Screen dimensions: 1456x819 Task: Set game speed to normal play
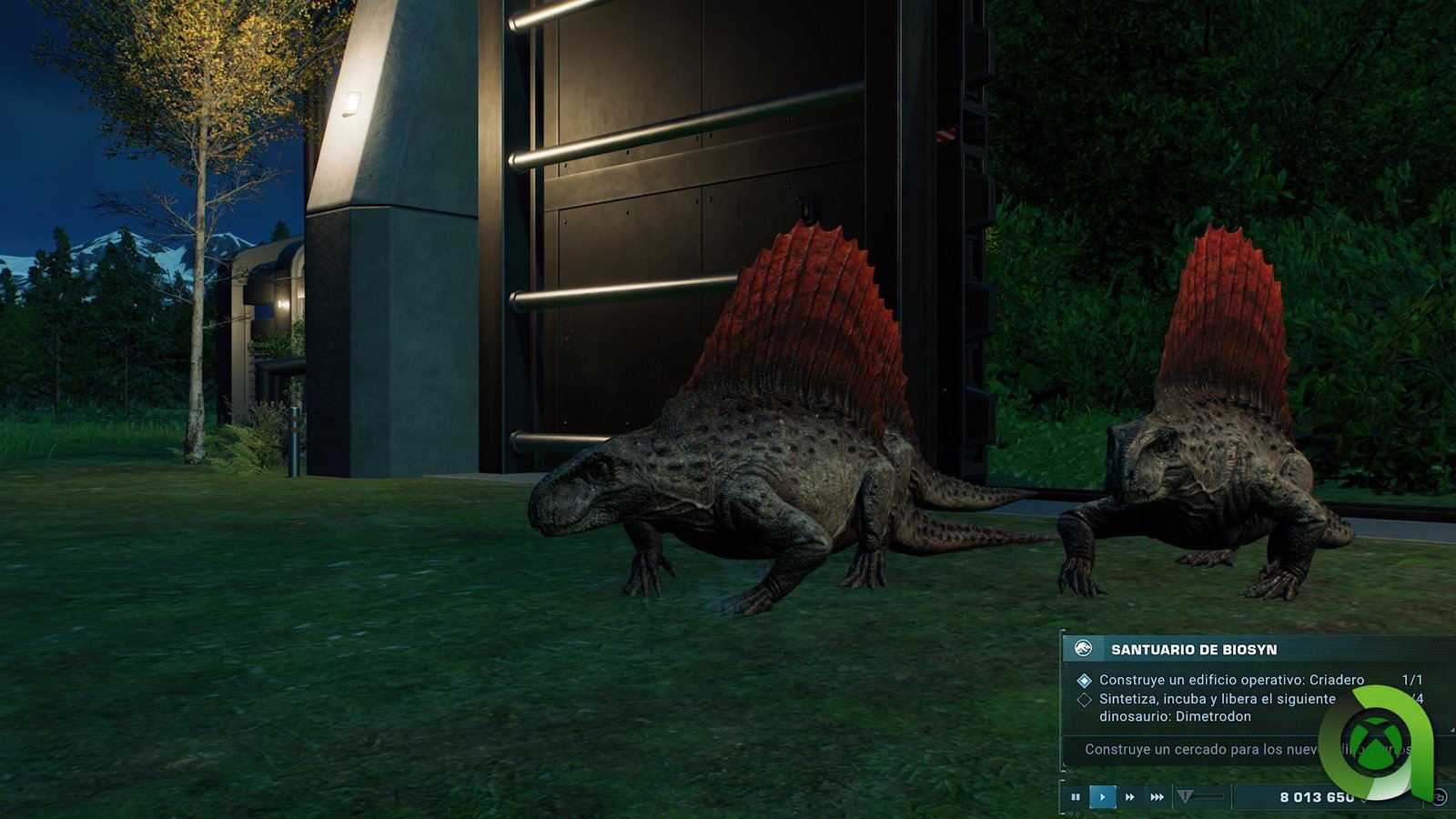pos(1102,797)
